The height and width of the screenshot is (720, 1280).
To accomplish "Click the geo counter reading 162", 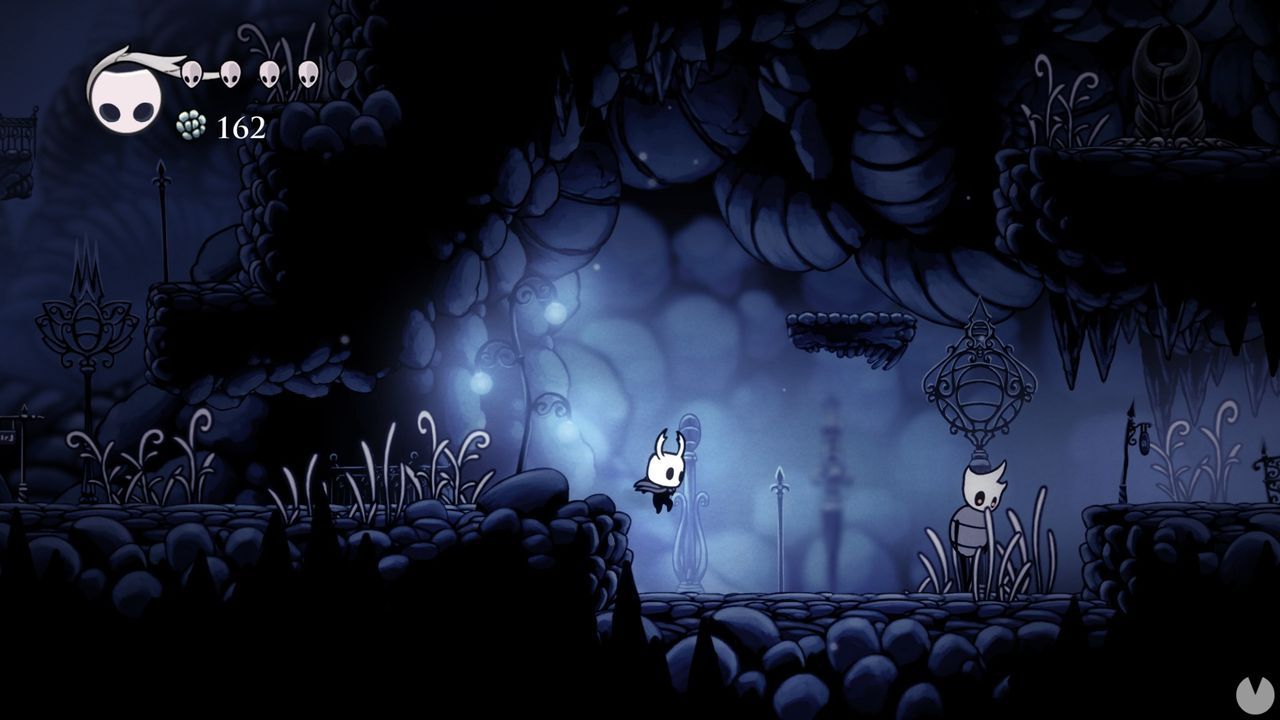I will (x=242, y=128).
